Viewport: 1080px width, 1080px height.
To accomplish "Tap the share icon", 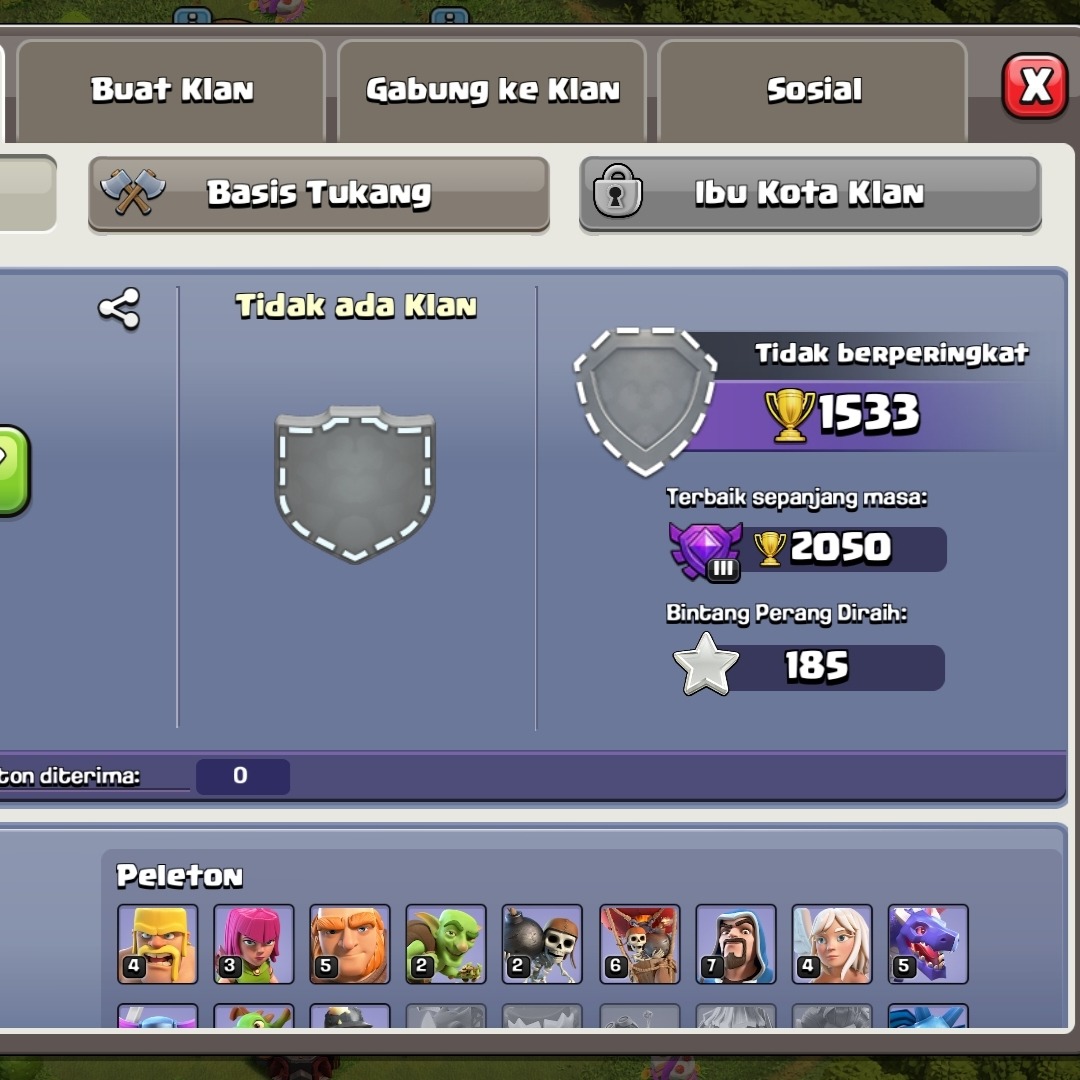I will pyautogui.click(x=119, y=309).
